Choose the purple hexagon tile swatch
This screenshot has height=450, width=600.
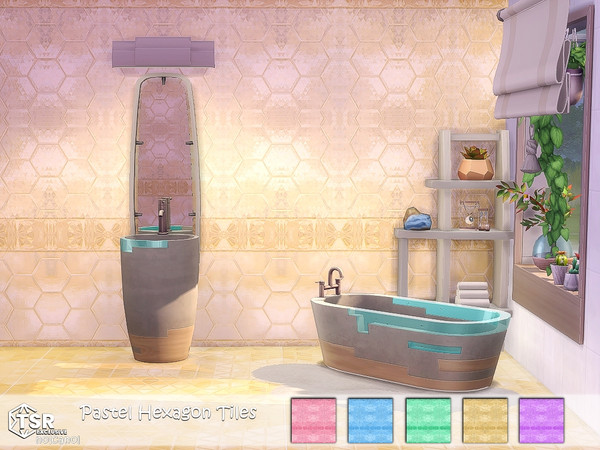click(541, 419)
